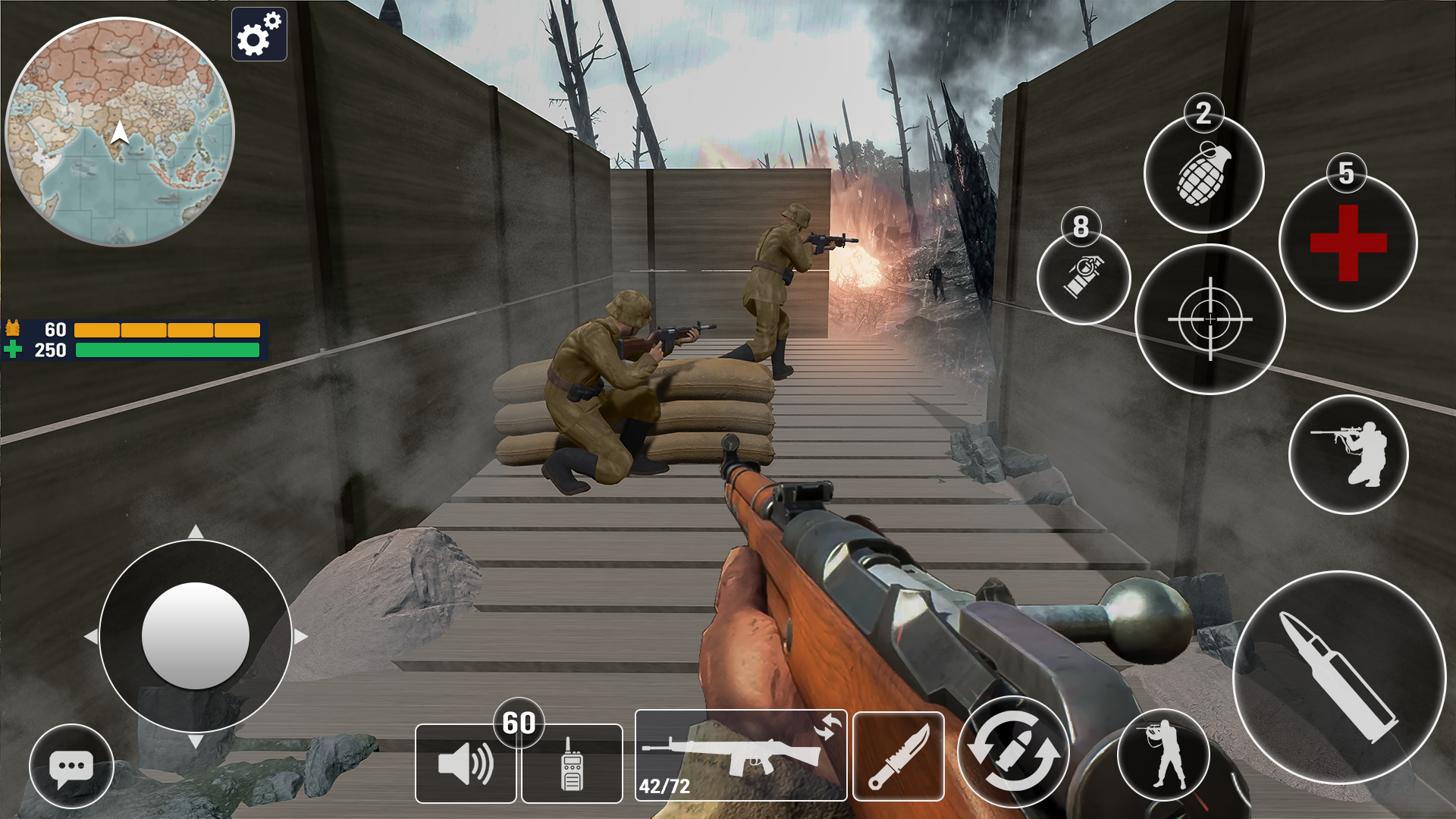The height and width of the screenshot is (819, 1456).
Task: Open the settings gear menu
Action: [x=259, y=34]
